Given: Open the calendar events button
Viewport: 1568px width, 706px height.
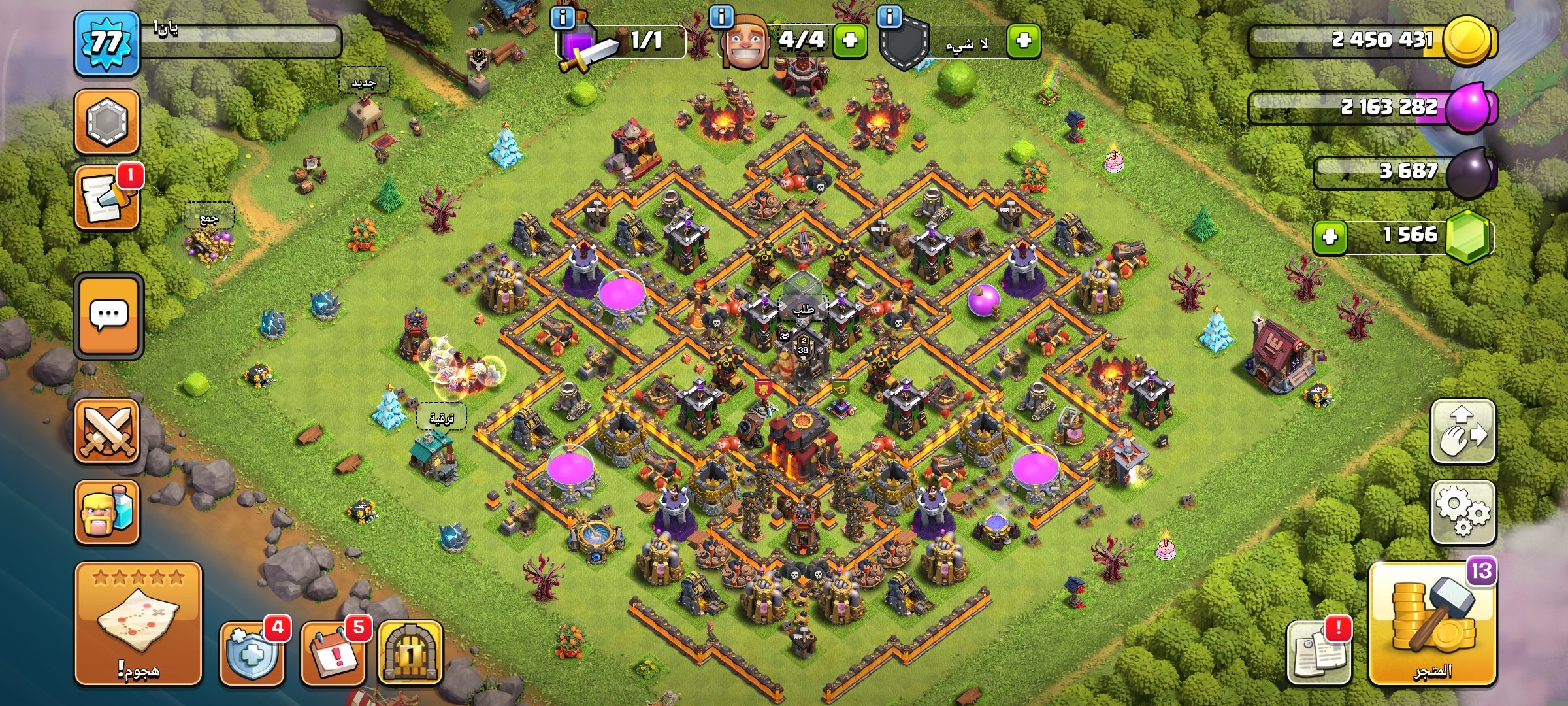Looking at the screenshot, I should click(x=333, y=653).
